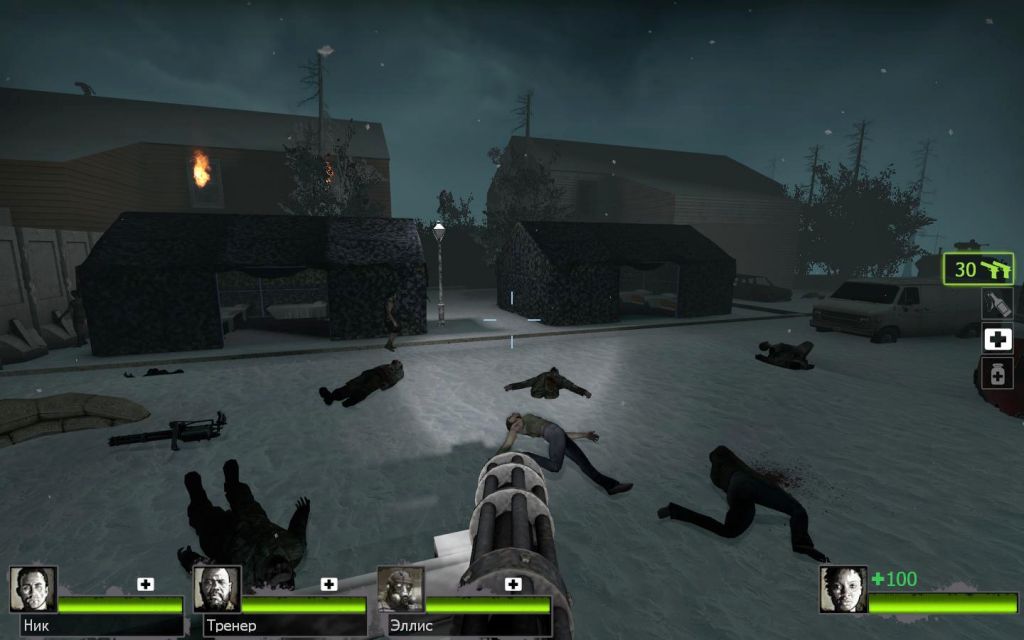Click the medkit icon above Ник's health bar
Image resolution: width=1024 pixels, height=640 pixels.
(146, 584)
